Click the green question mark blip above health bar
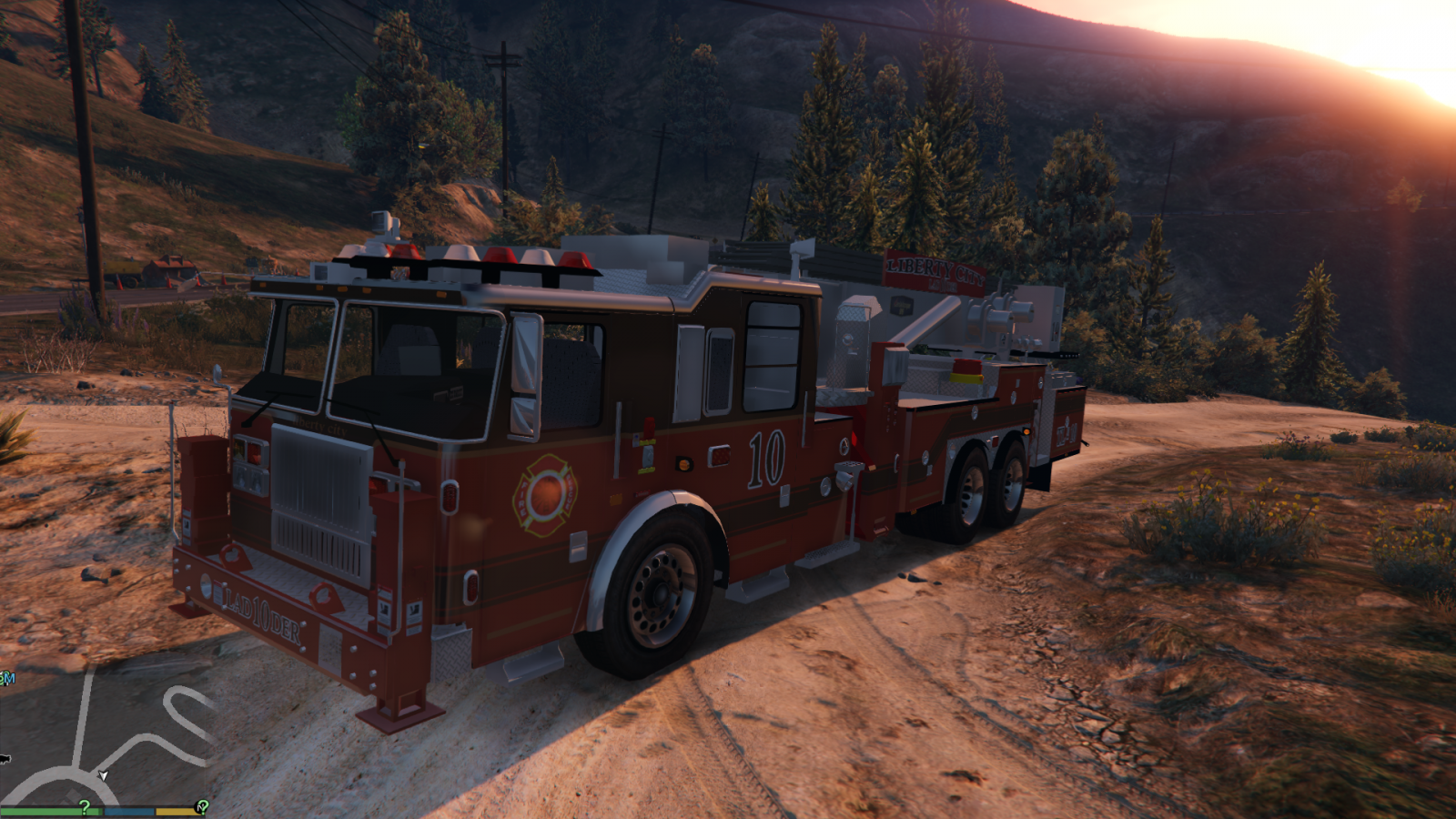Screen dimensions: 1456x819 [x=85, y=806]
